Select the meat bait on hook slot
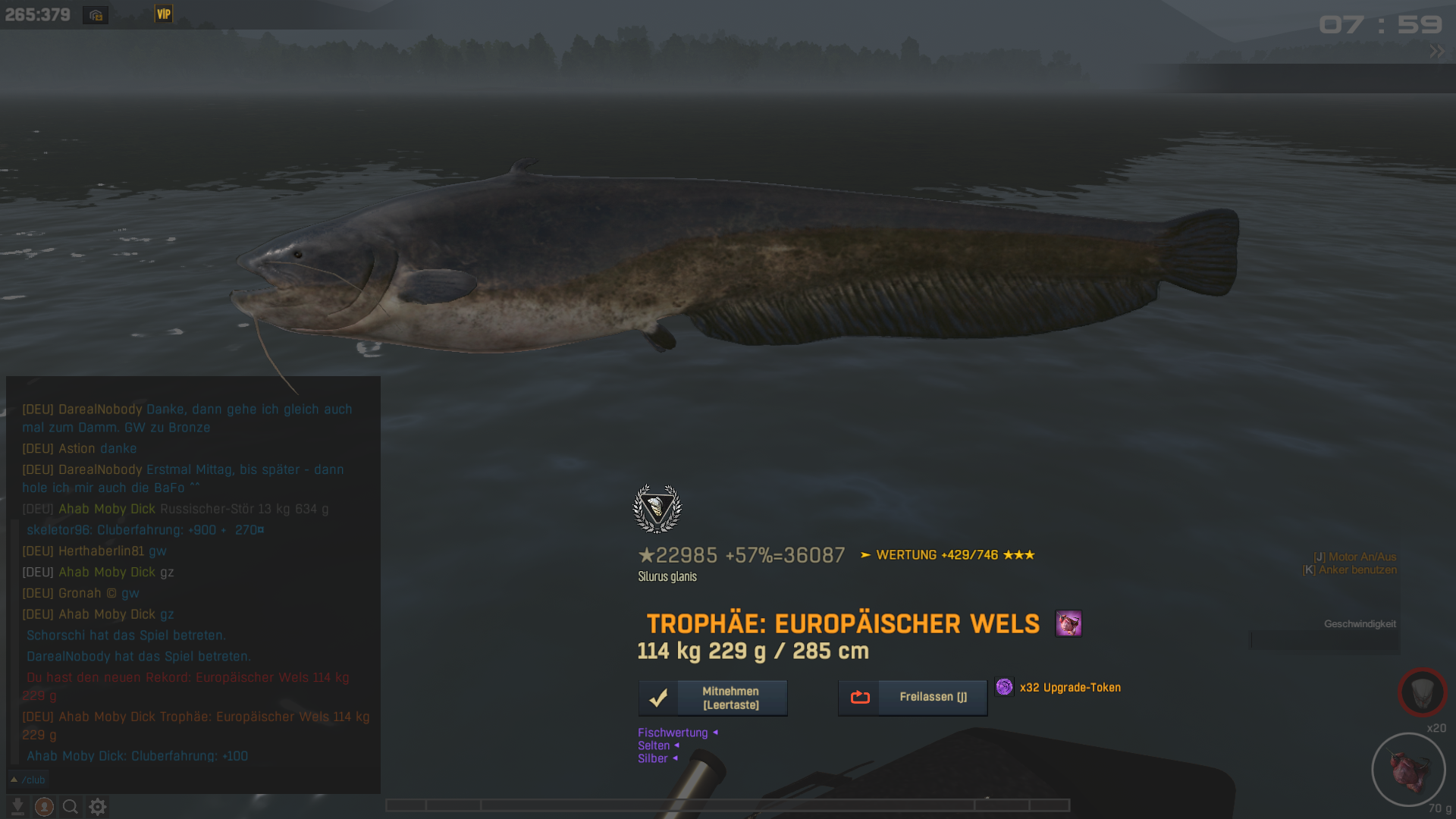 tap(1408, 769)
